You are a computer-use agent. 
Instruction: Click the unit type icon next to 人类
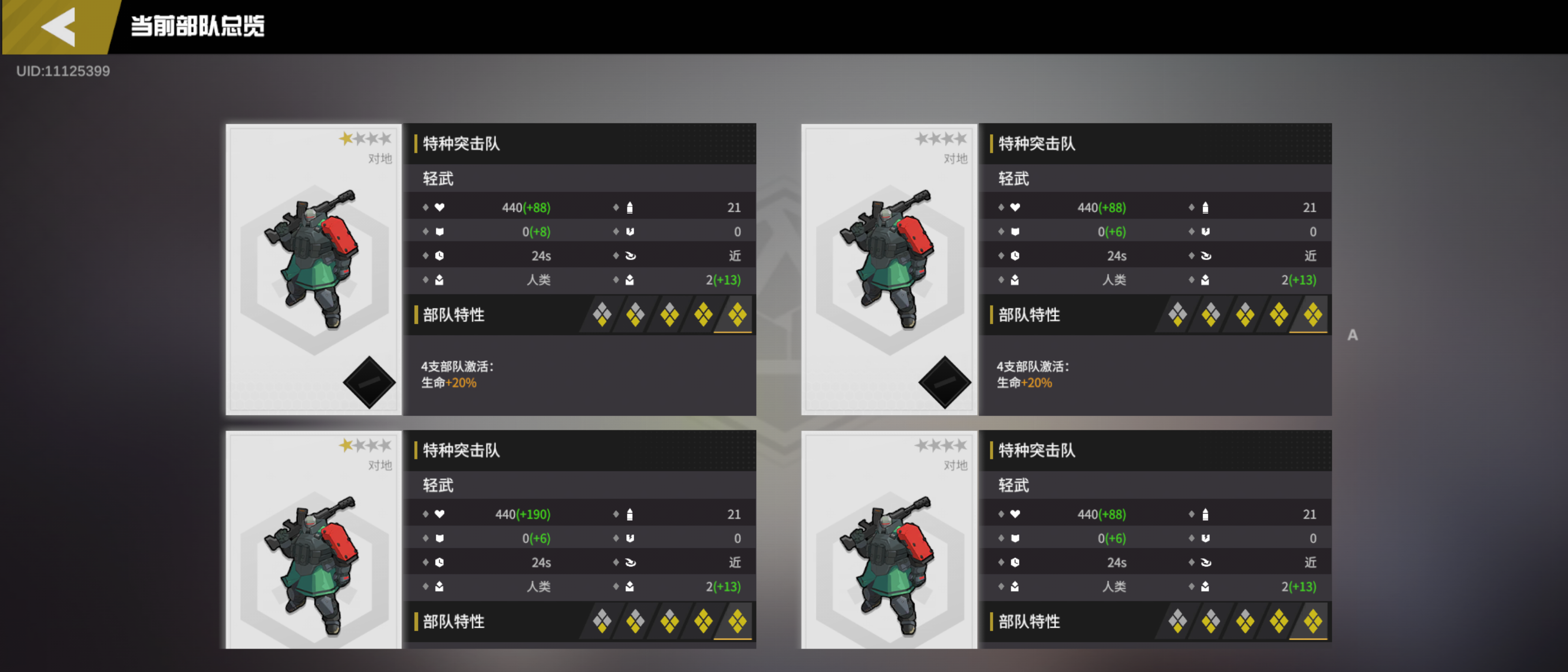(x=440, y=280)
